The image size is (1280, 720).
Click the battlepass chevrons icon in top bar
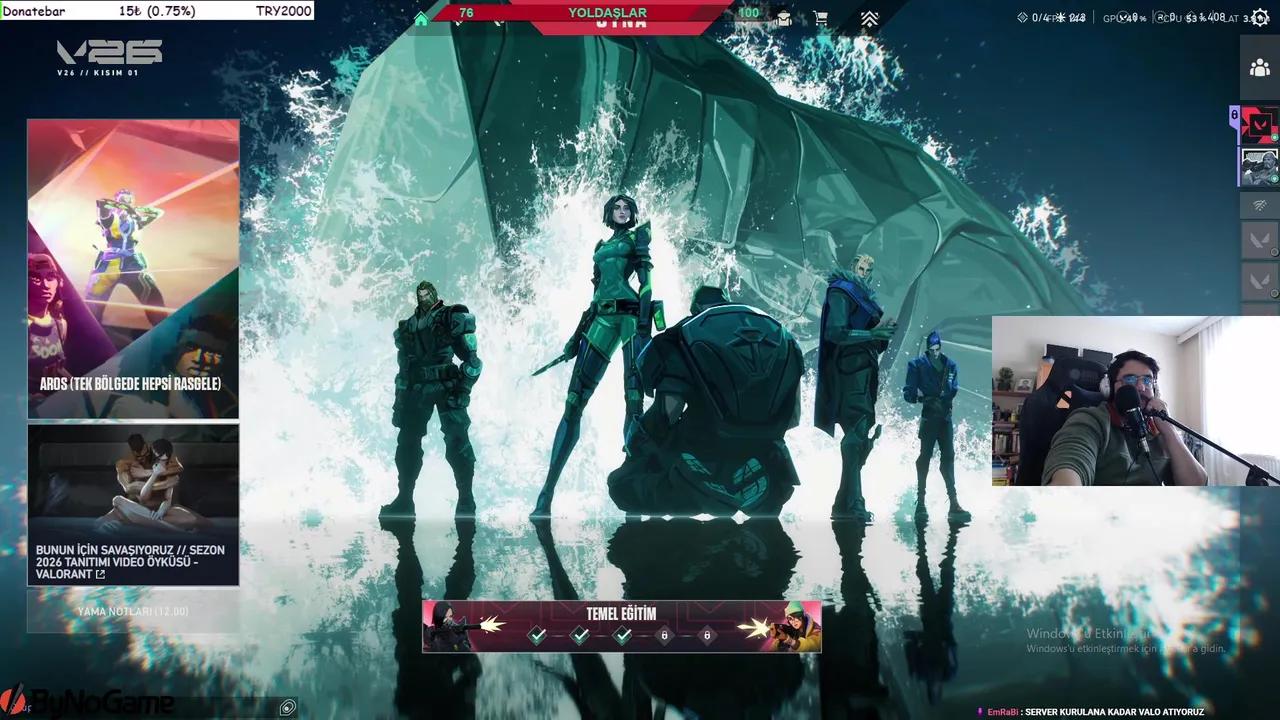coord(869,18)
